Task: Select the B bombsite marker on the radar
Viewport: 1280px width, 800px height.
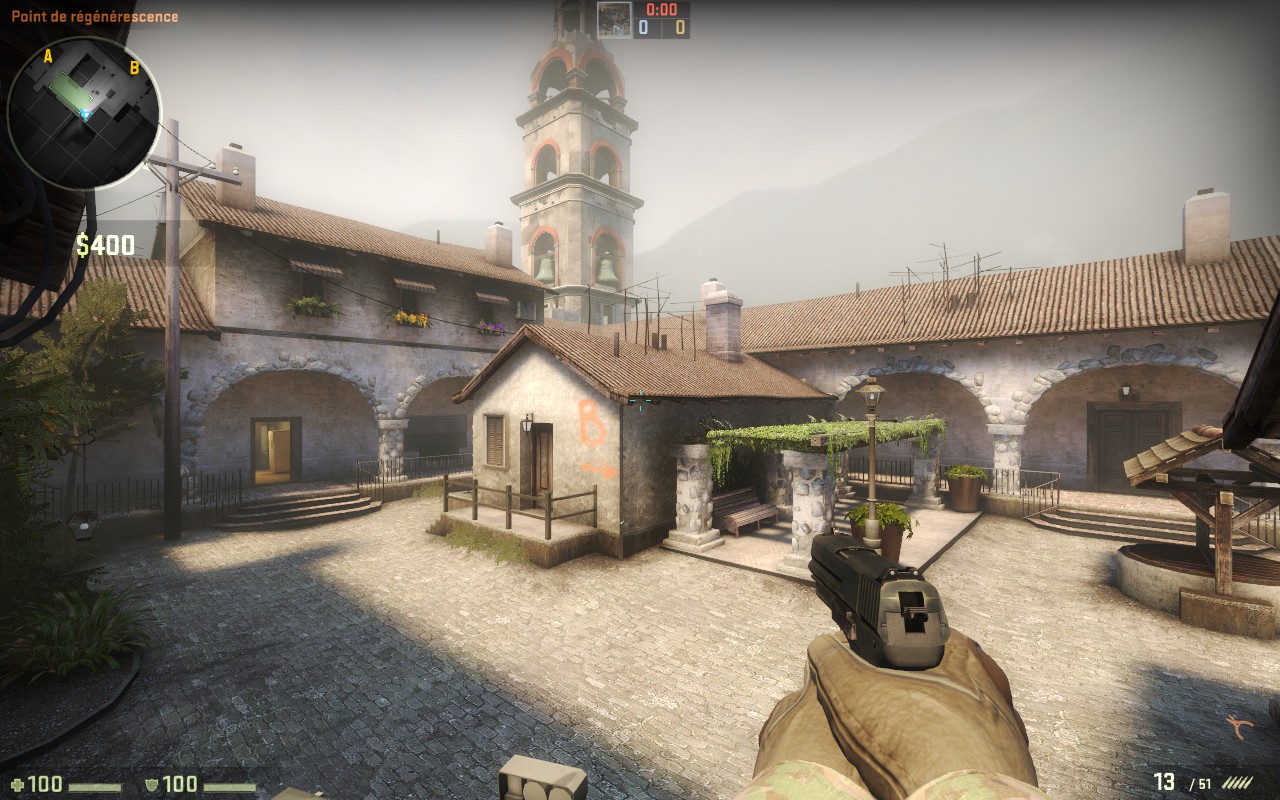Action: click(x=134, y=68)
